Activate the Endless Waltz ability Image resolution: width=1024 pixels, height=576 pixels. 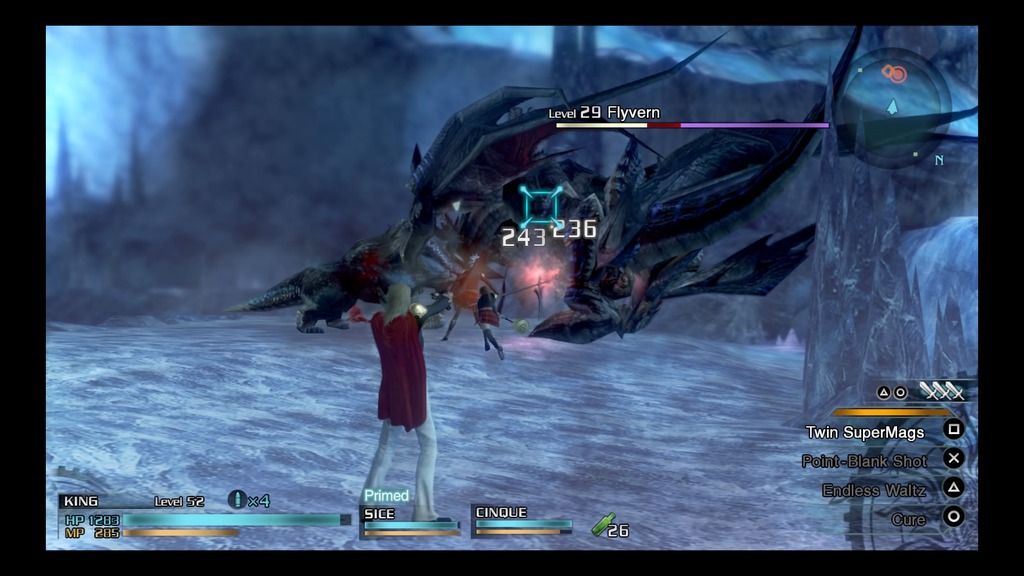pos(874,490)
